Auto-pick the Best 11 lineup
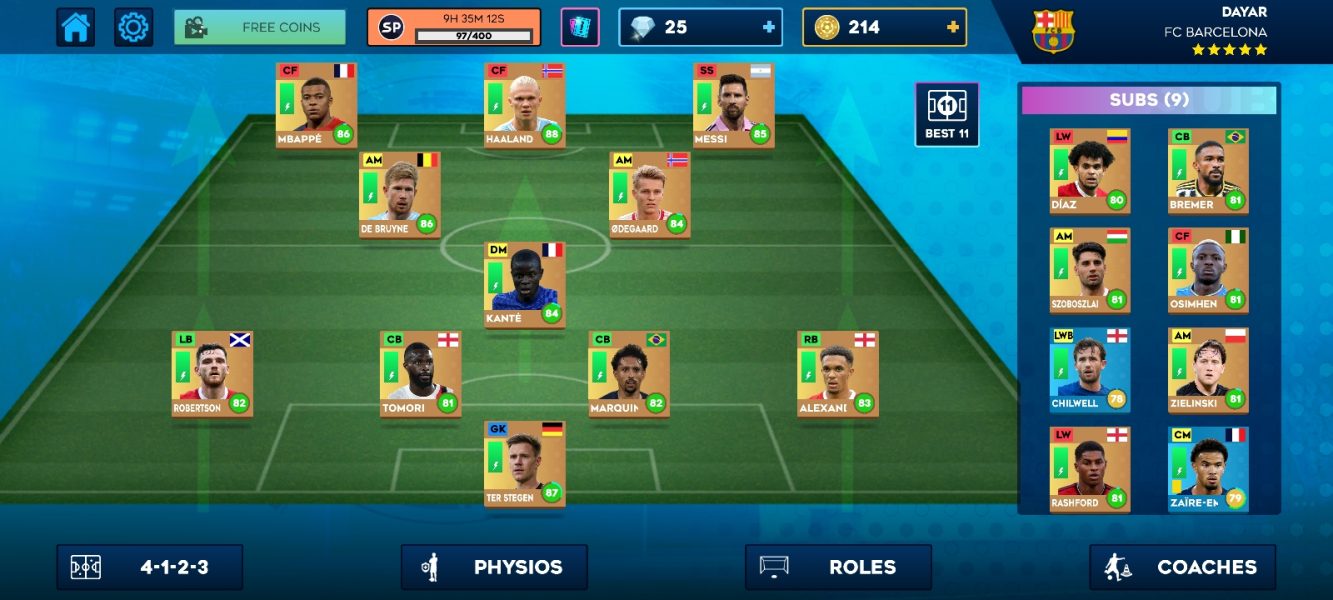 (x=946, y=114)
